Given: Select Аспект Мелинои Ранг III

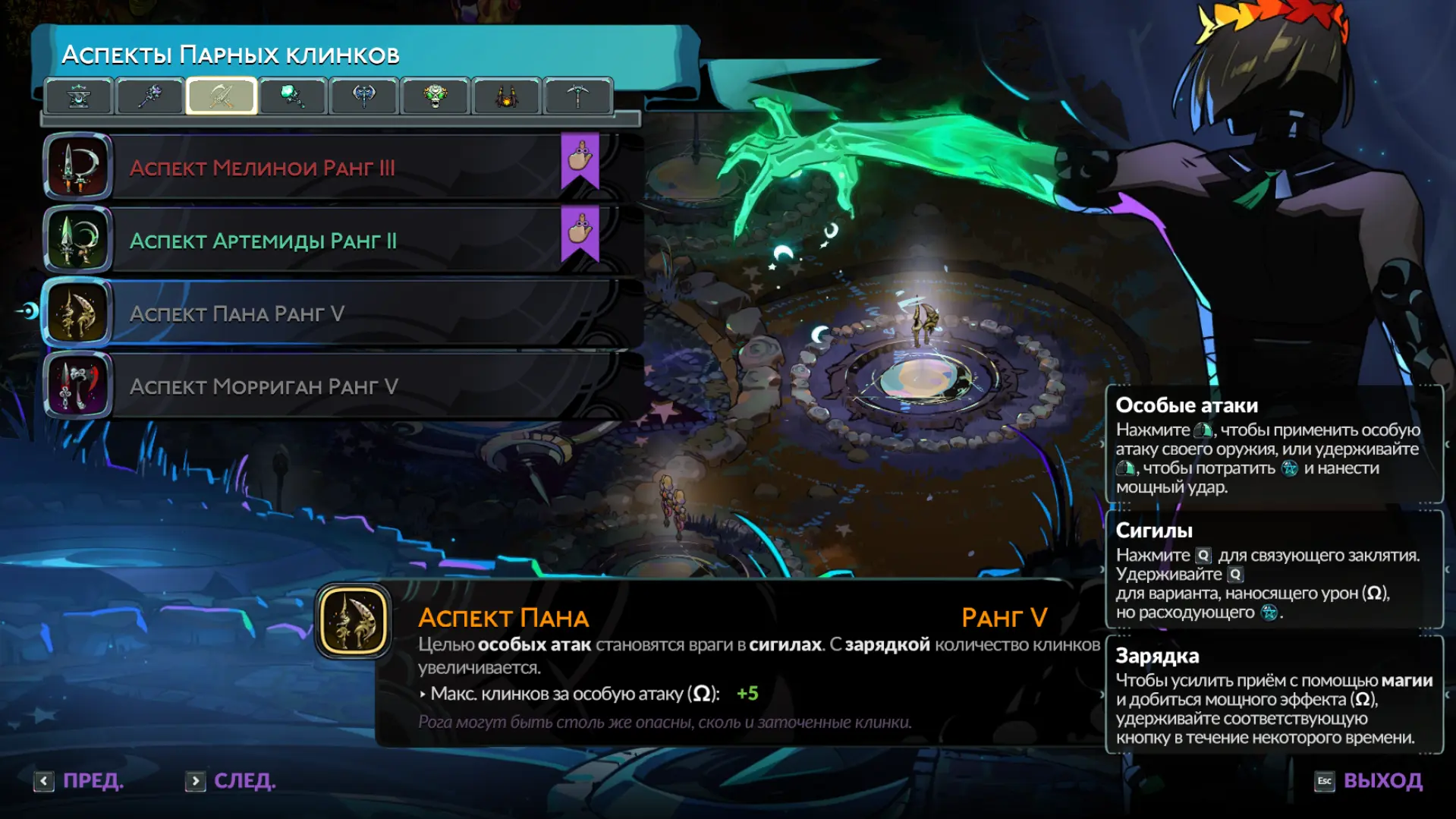Looking at the screenshot, I should pos(334,168).
